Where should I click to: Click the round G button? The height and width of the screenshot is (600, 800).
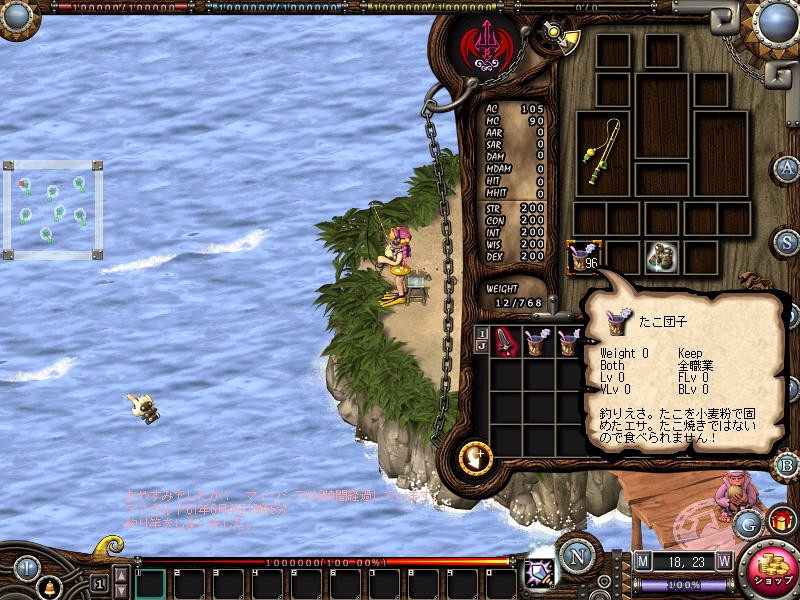tap(747, 523)
